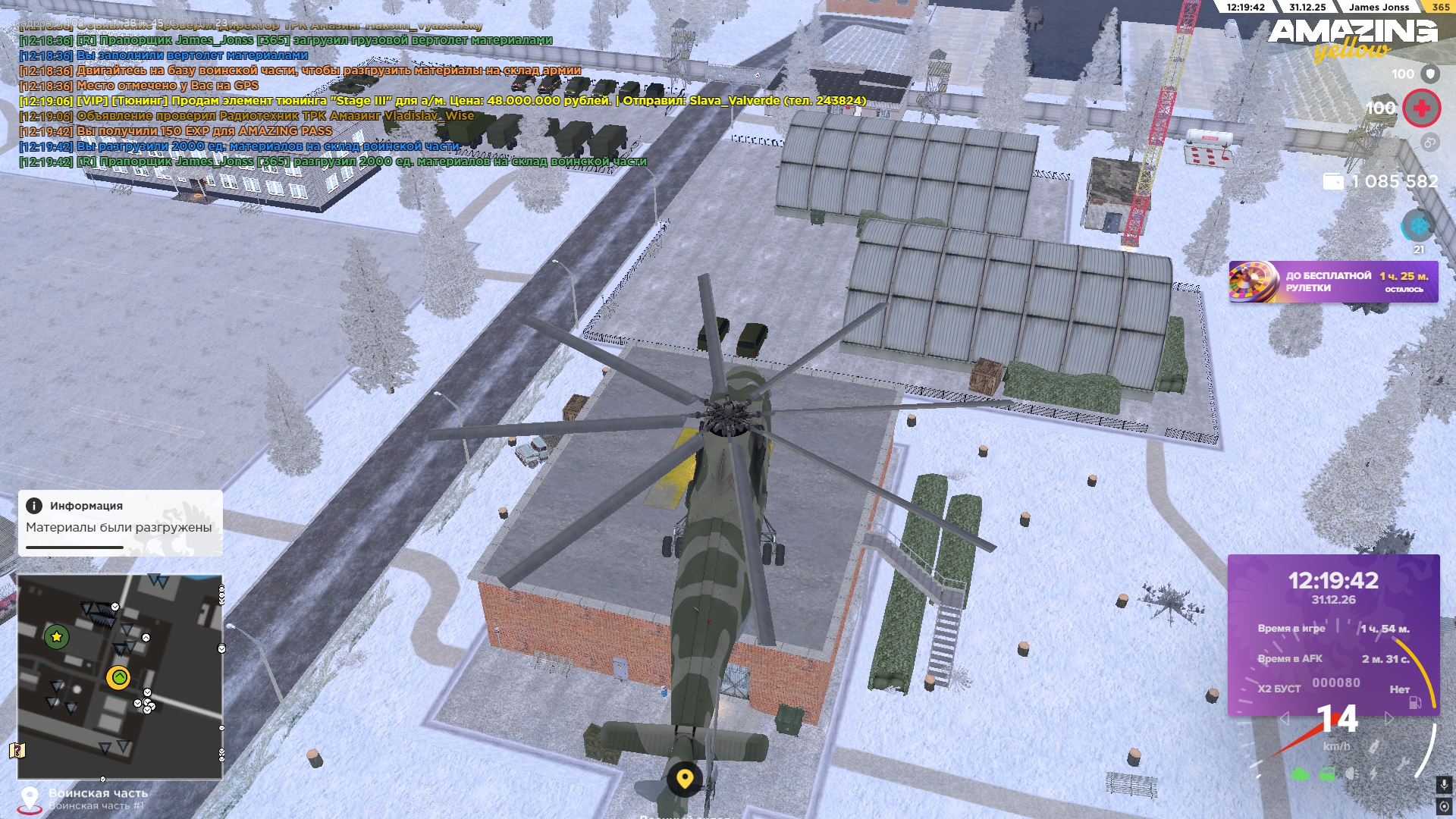Select the blue snowflake icon
Viewport: 1456px width, 819px height.
point(1417,226)
